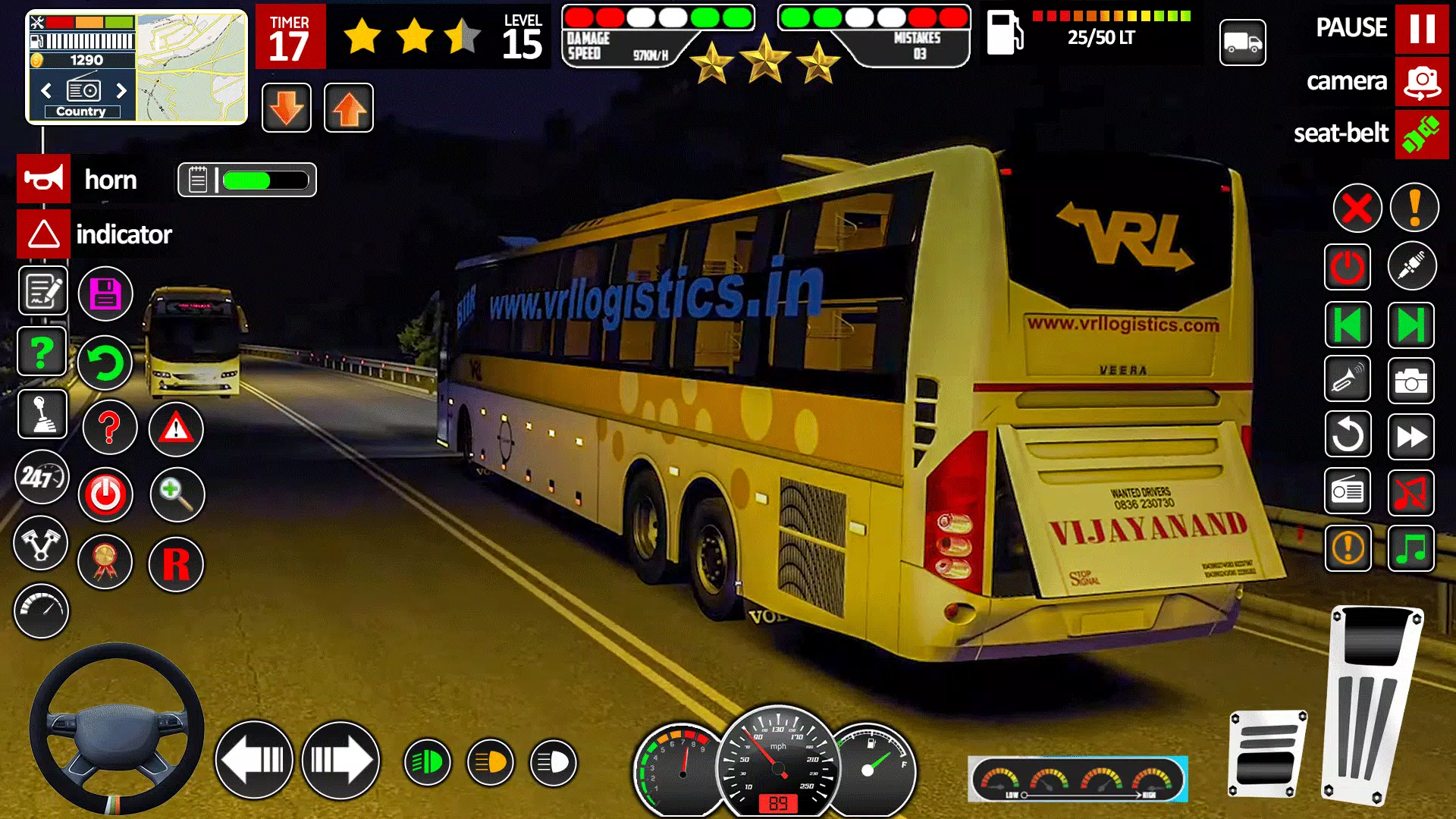1456x819 pixels.
Task: Activate the air horn trumpet icon
Action: coord(1348,380)
